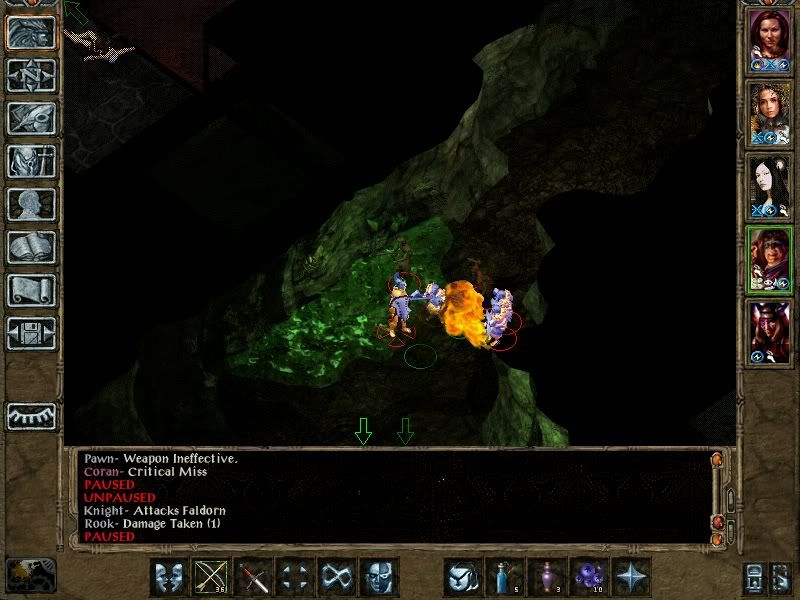The height and width of the screenshot is (600, 800).
Task: Open the floppy disk options menu
Action: (x=31, y=333)
